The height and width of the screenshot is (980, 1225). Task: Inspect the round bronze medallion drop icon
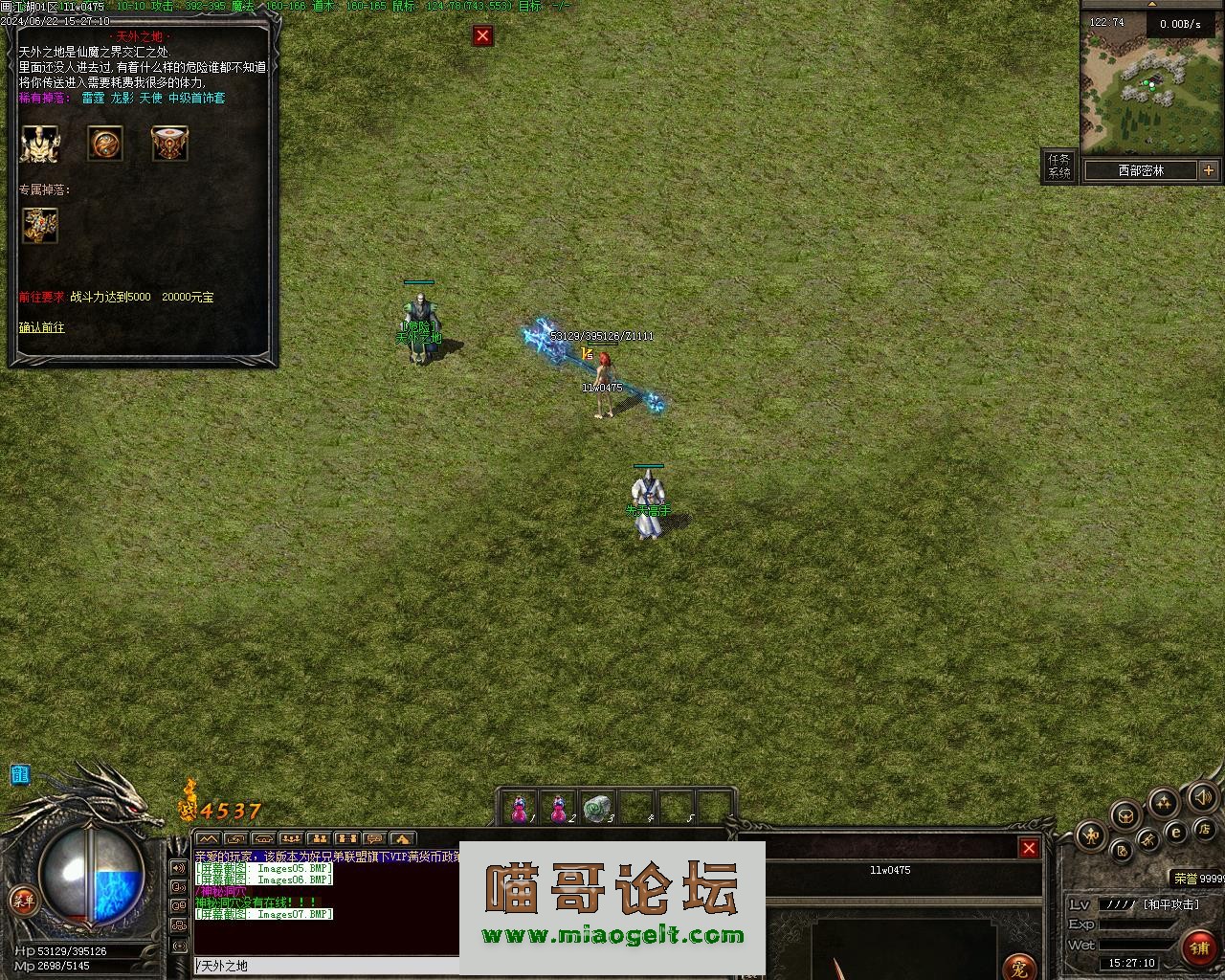(x=105, y=144)
